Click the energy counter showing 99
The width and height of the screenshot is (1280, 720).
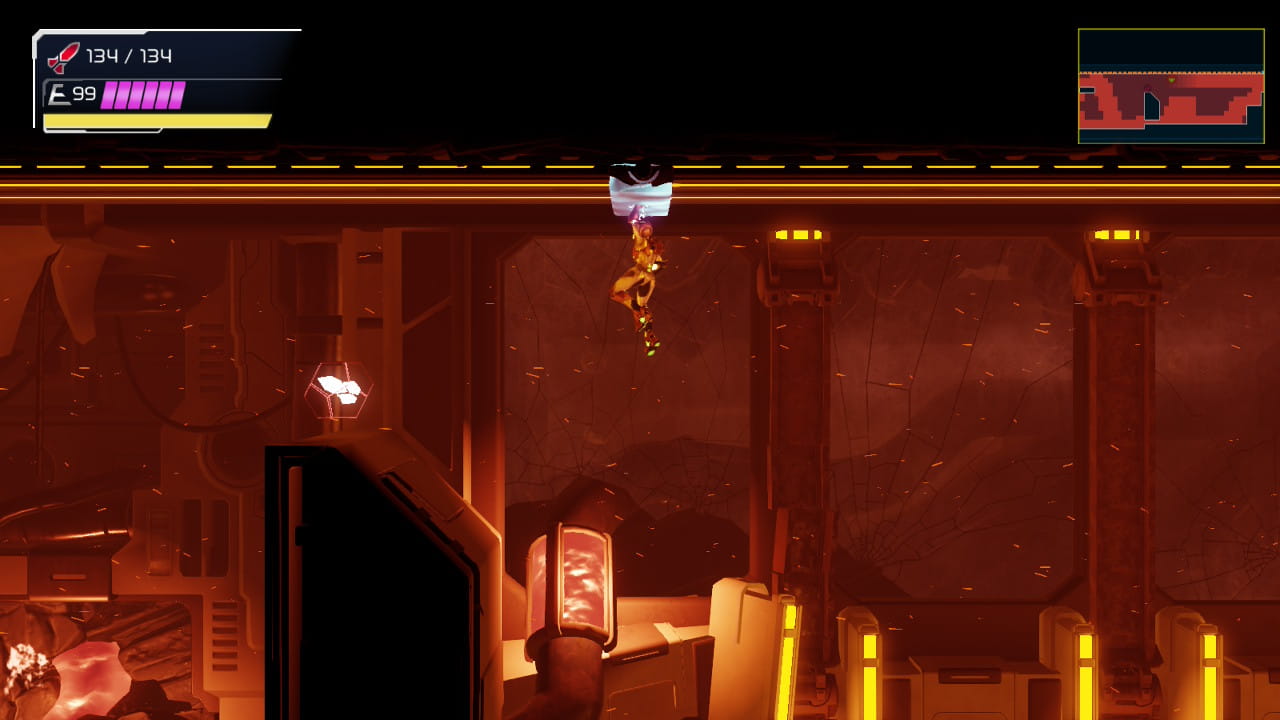pos(84,93)
